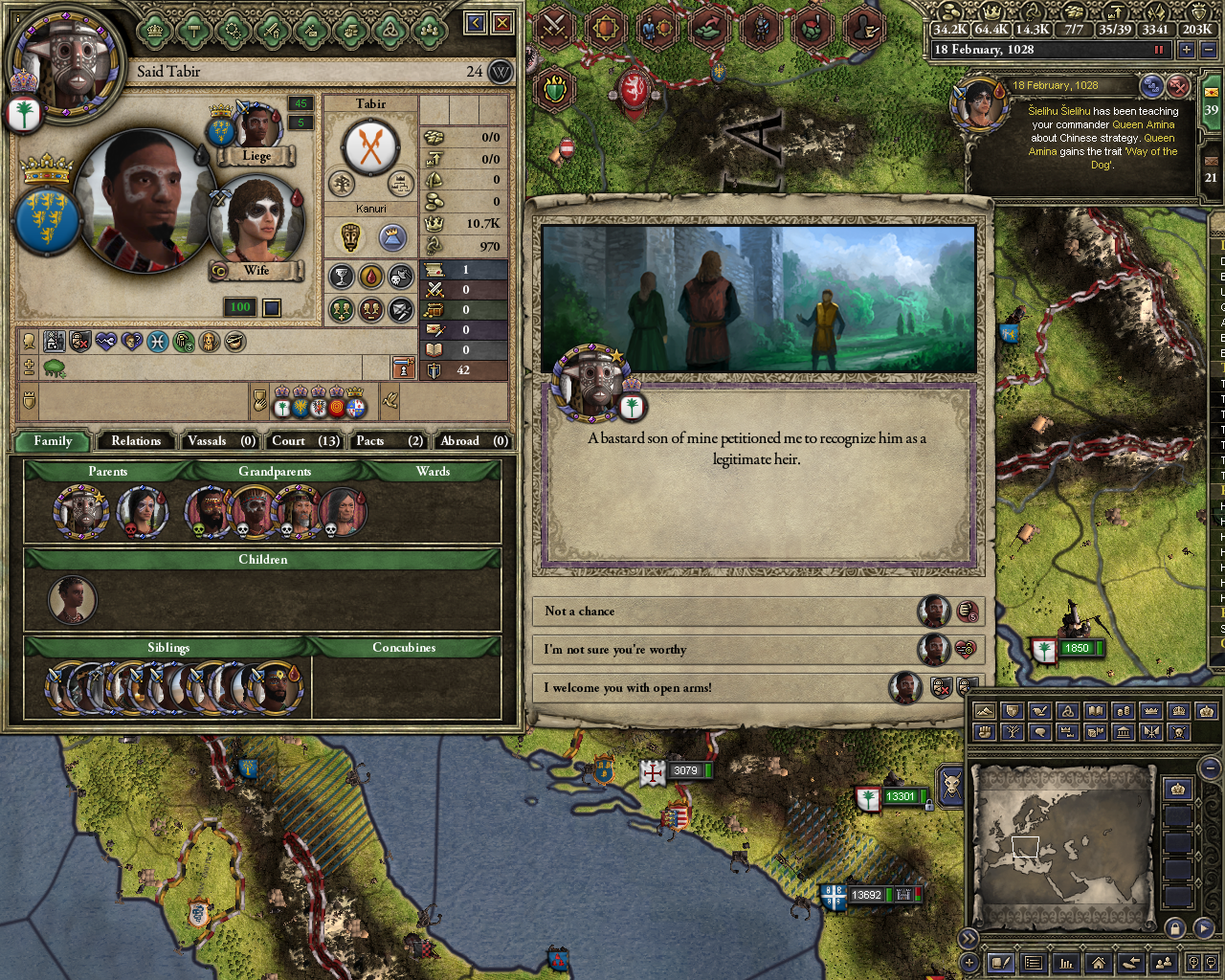This screenshot has height=980, width=1225.
Task: Toggle game speed up with plus button
Action: 1187,49
